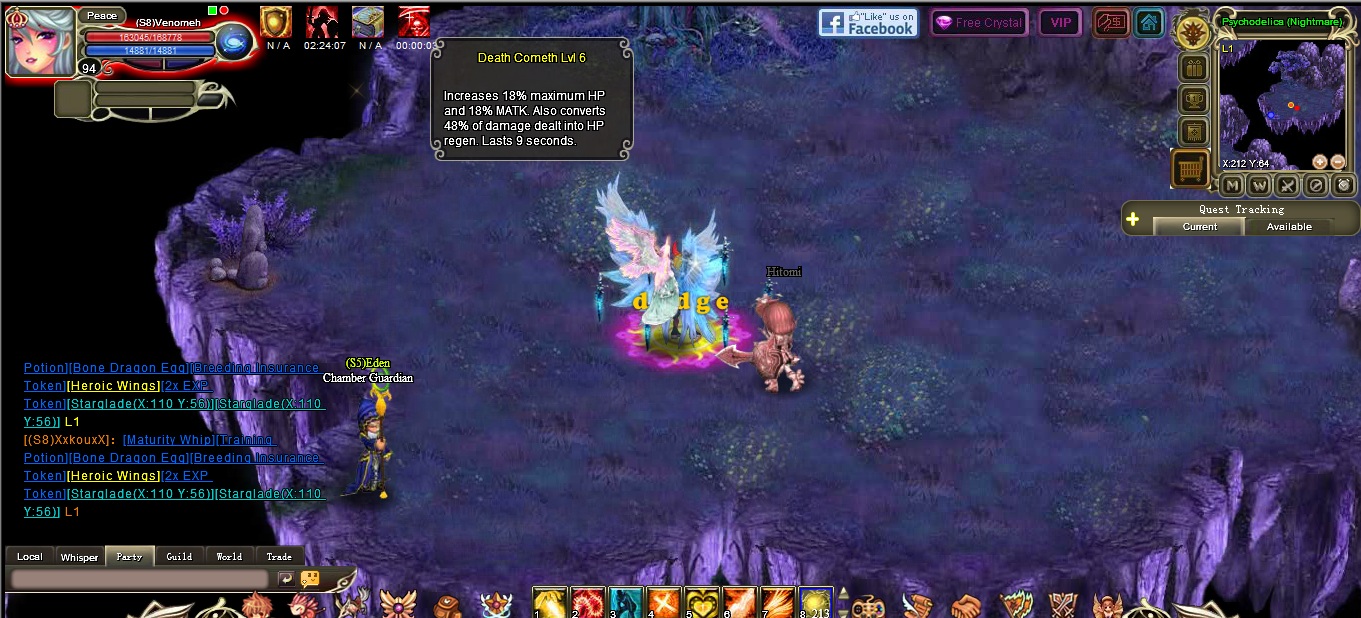The image size is (1361, 618).
Task: Click the Peace mode button
Action: pos(101,16)
